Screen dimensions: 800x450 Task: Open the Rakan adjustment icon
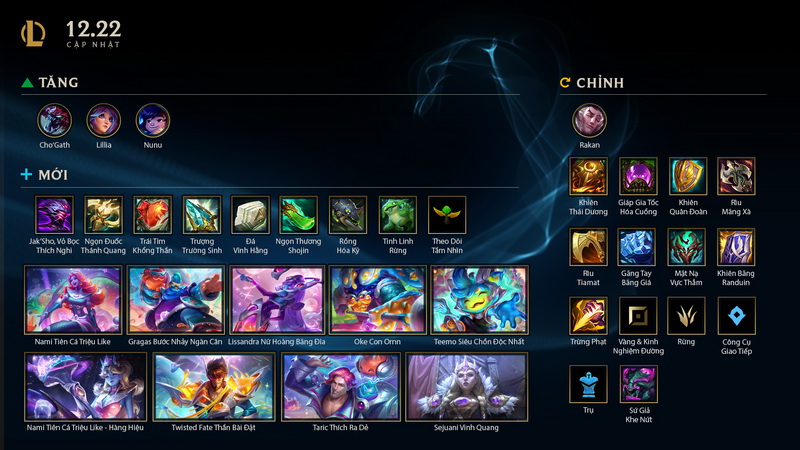589,122
